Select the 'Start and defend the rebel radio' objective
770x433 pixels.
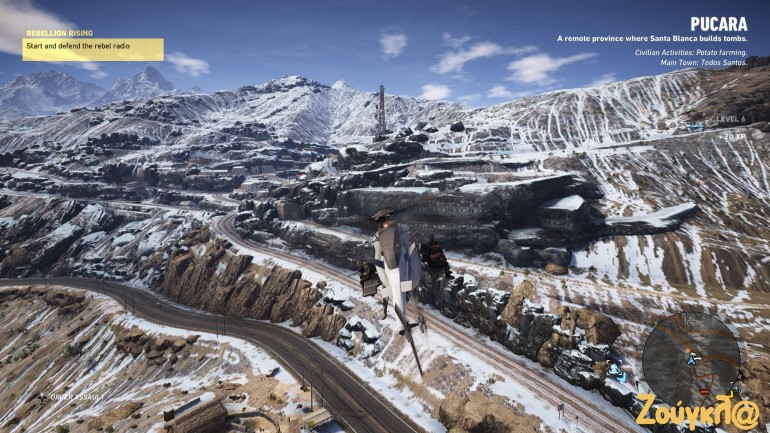(x=93, y=46)
